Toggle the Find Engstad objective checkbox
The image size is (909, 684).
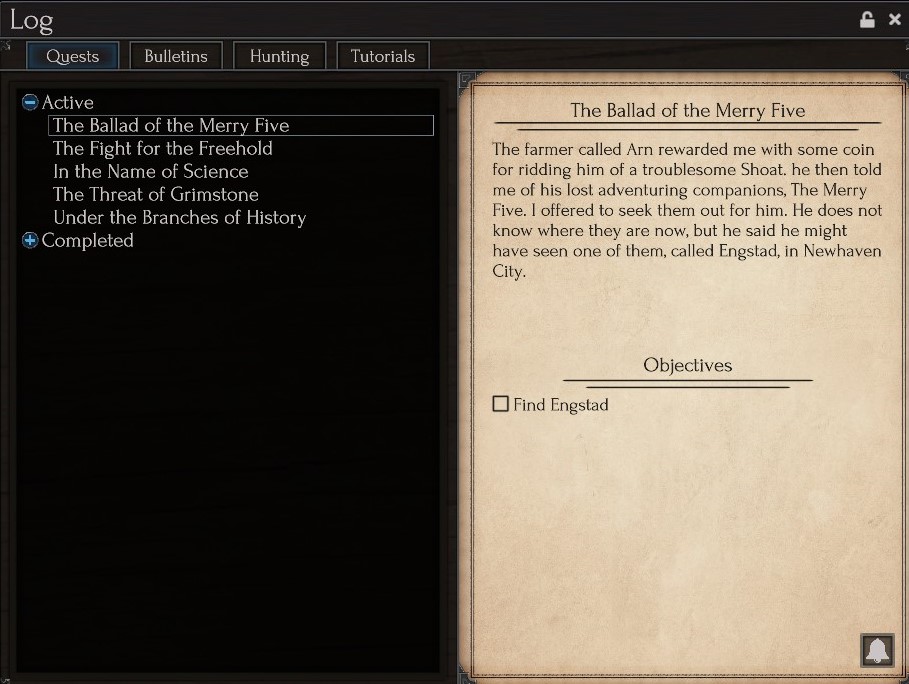pos(501,404)
